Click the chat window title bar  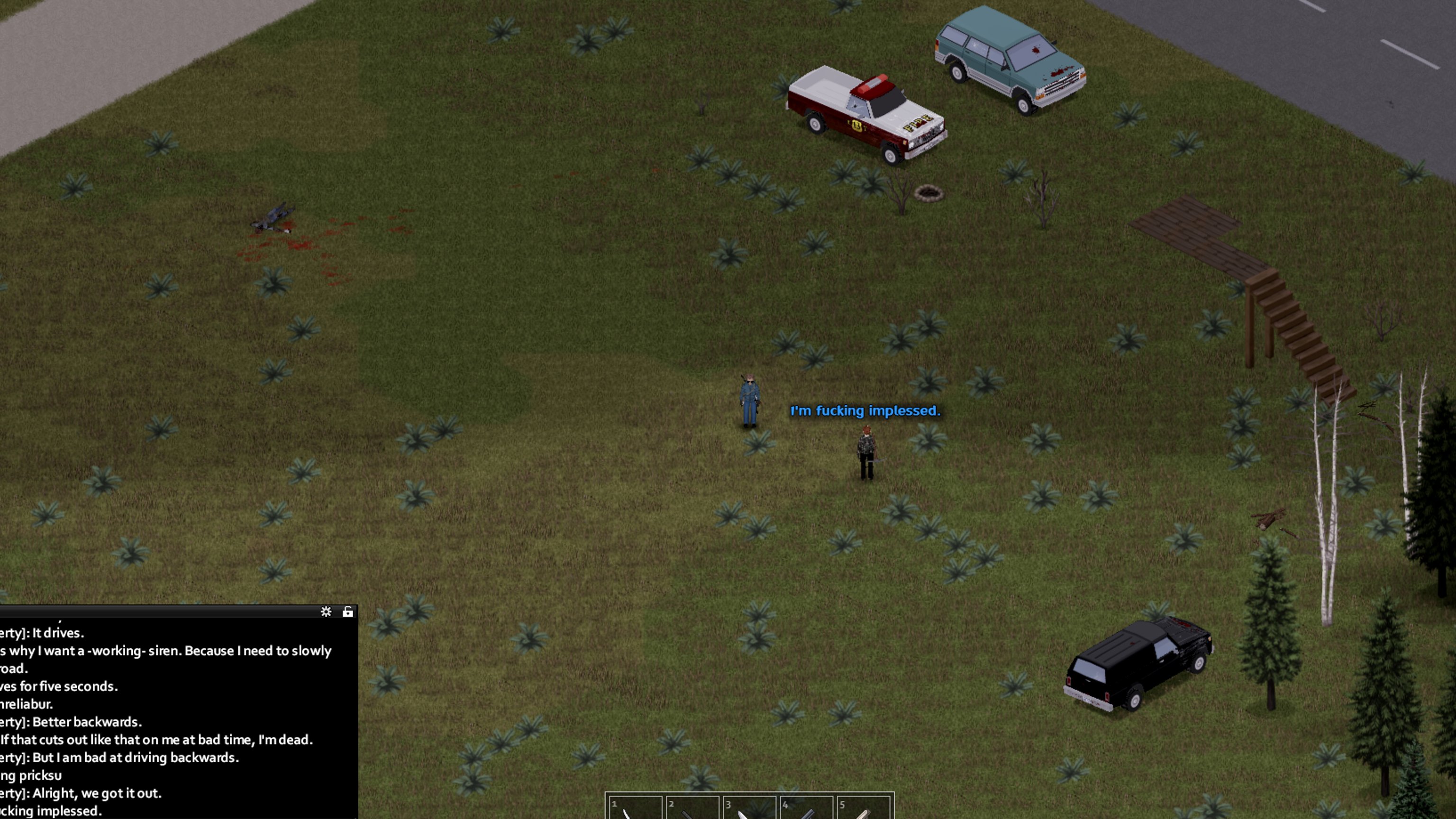pos(158,611)
